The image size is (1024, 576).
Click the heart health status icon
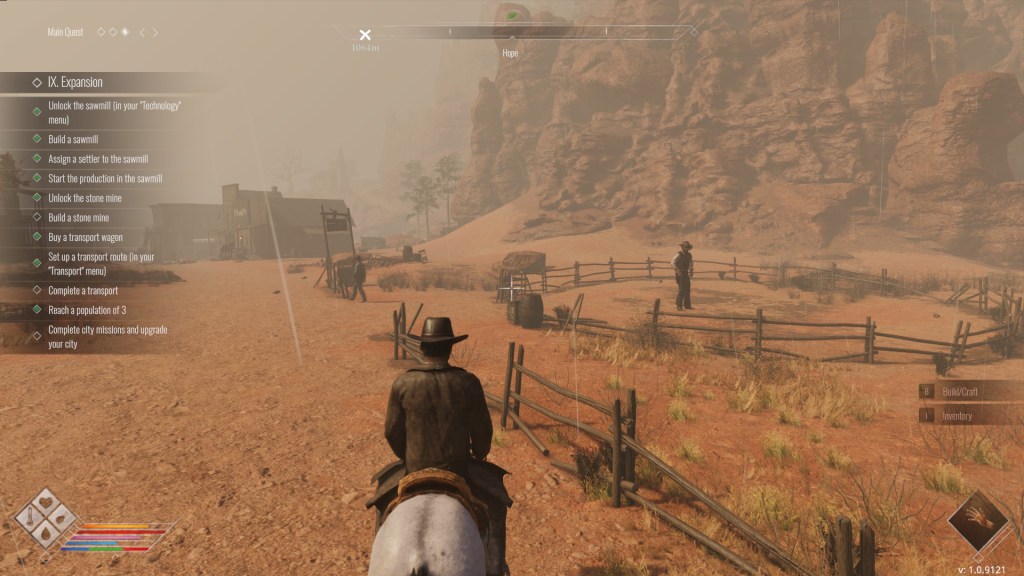pyautogui.click(x=45, y=503)
